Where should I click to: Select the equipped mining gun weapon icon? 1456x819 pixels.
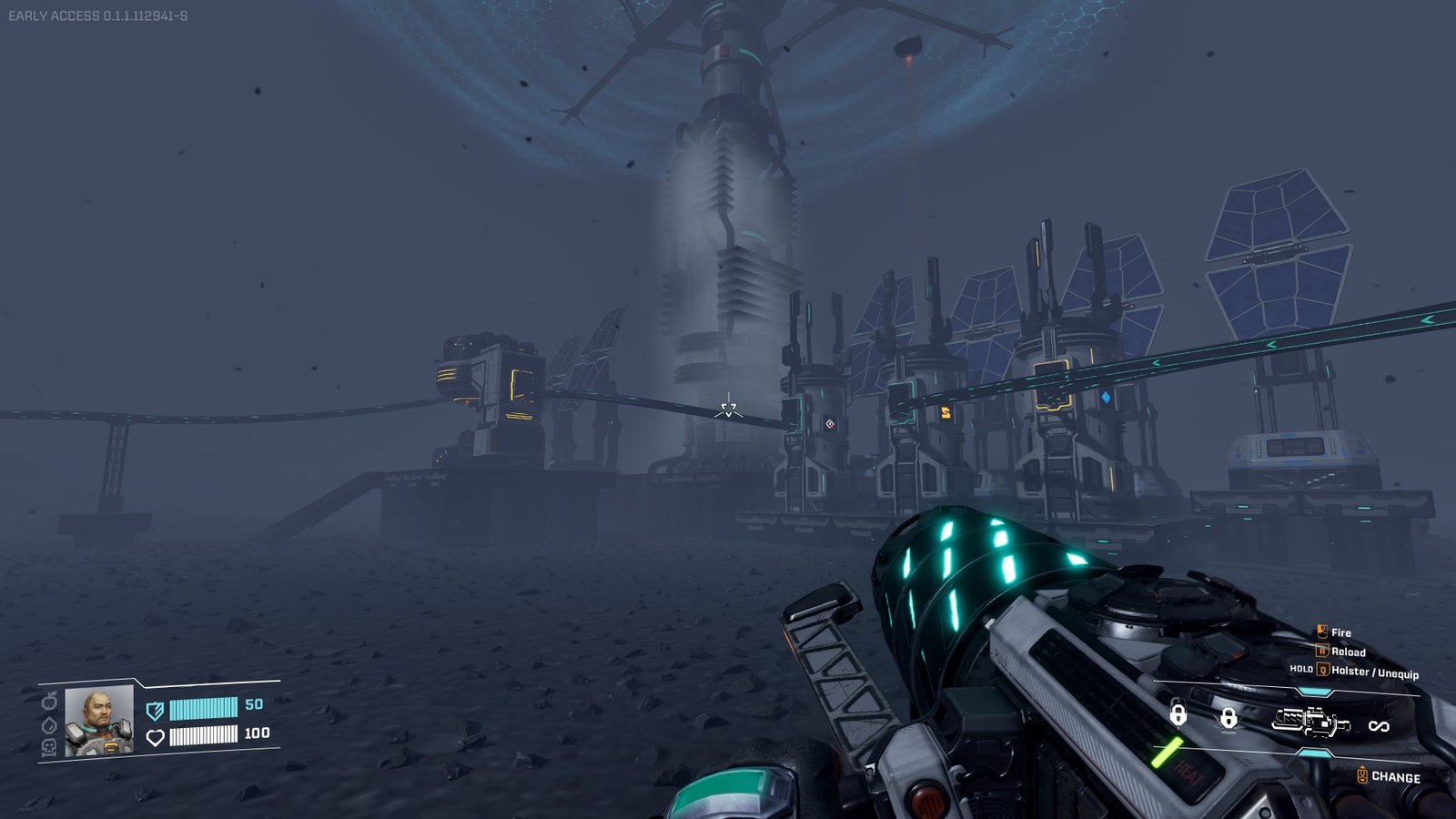pos(1310,723)
